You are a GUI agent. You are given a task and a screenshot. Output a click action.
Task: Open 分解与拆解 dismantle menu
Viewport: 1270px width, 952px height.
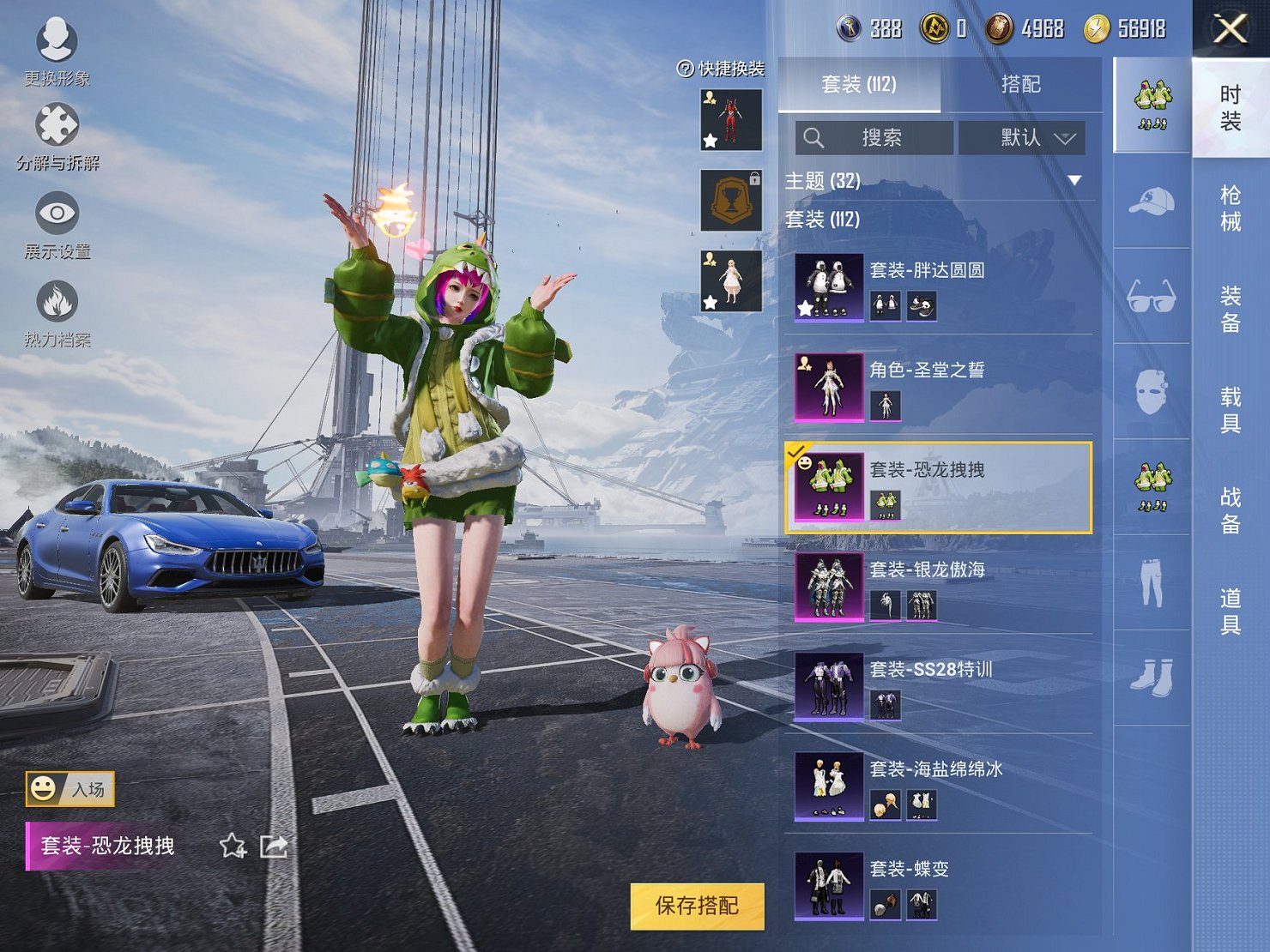click(x=57, y=137)
